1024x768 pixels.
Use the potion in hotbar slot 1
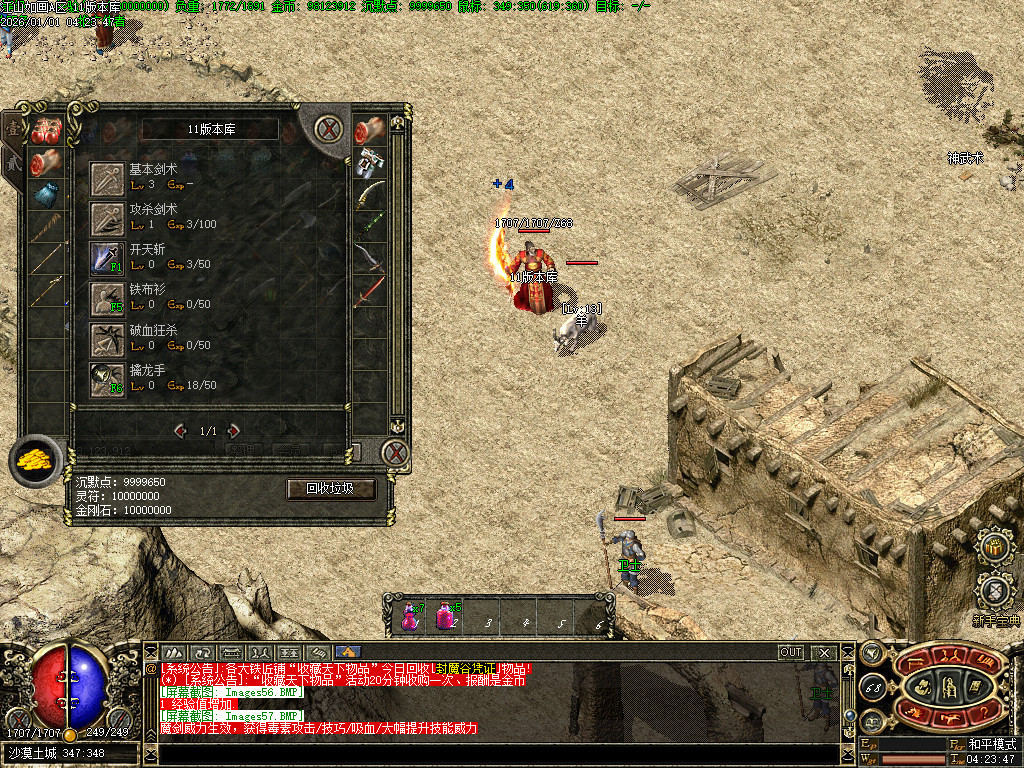[411, 615]
